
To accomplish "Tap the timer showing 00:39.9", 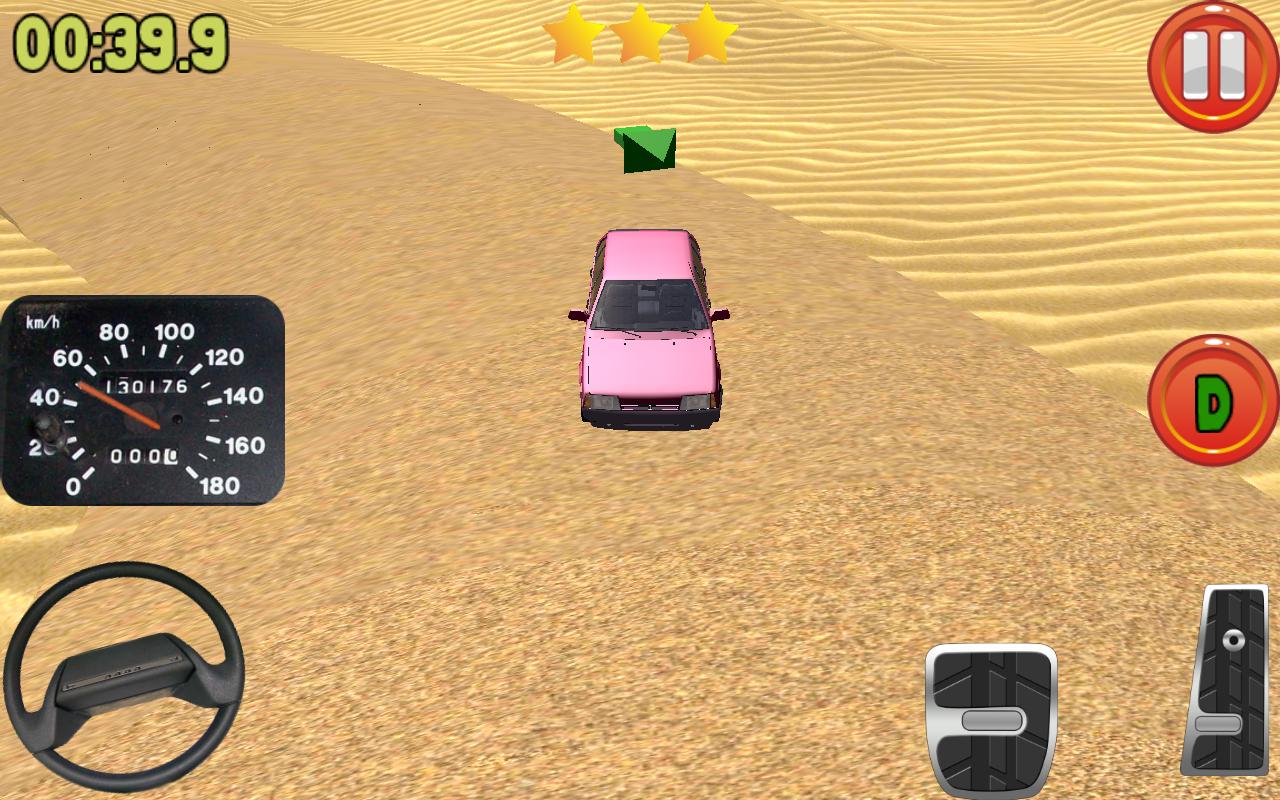I will pyautogui.click(x=120, y=40).
